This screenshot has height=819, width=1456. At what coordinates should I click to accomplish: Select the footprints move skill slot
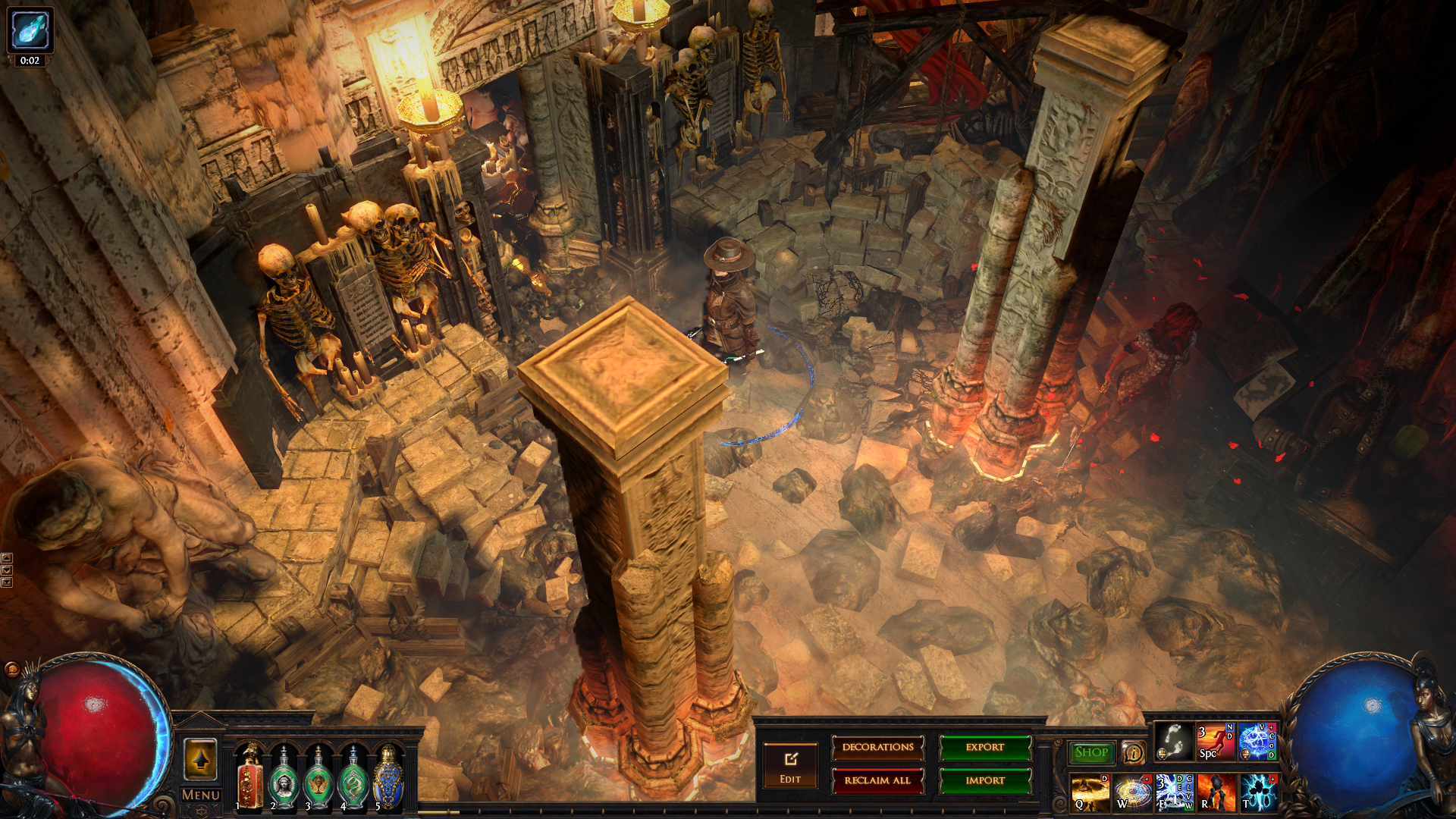pos(1174,742)
